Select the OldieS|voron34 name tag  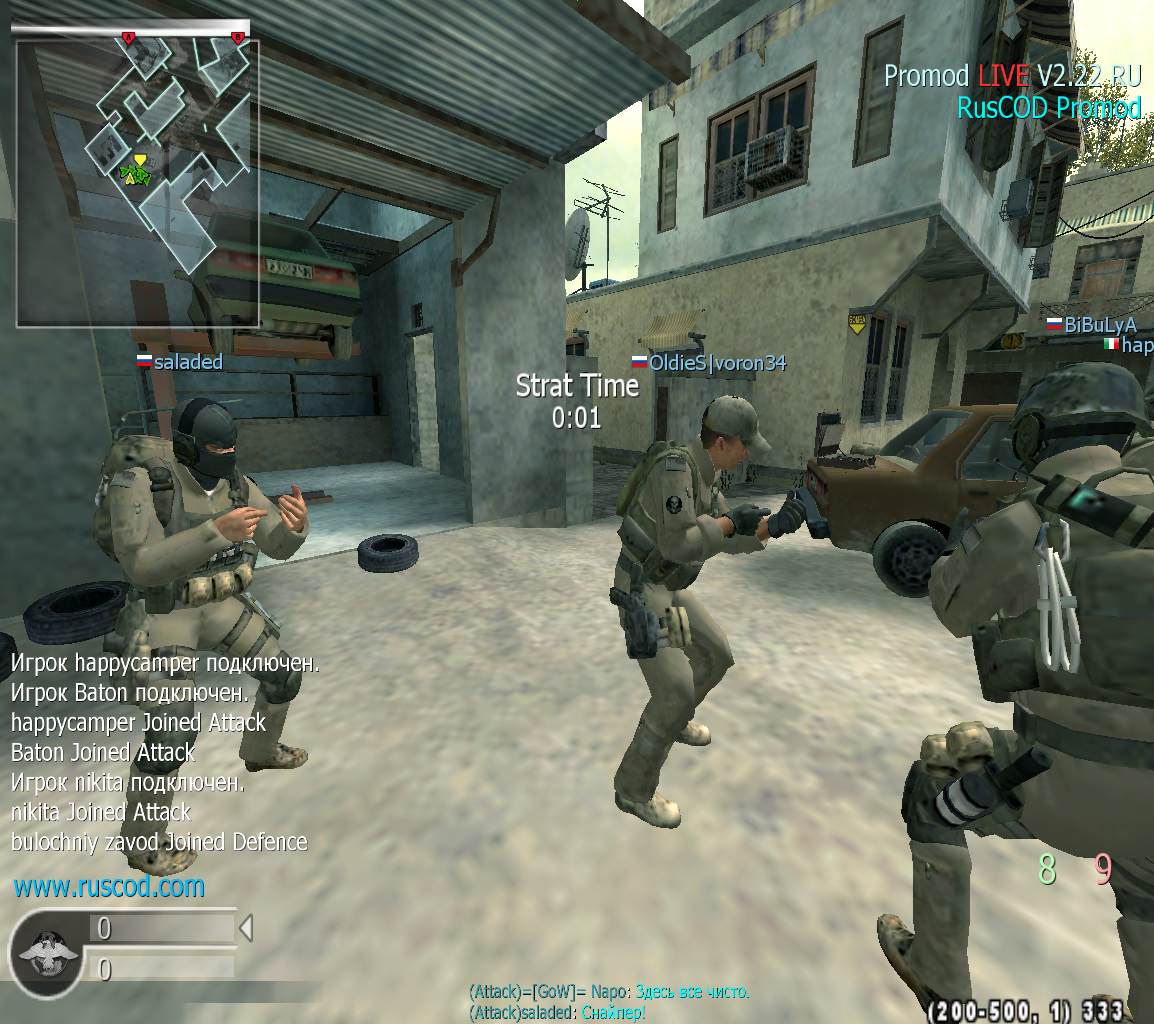(709, 363)
